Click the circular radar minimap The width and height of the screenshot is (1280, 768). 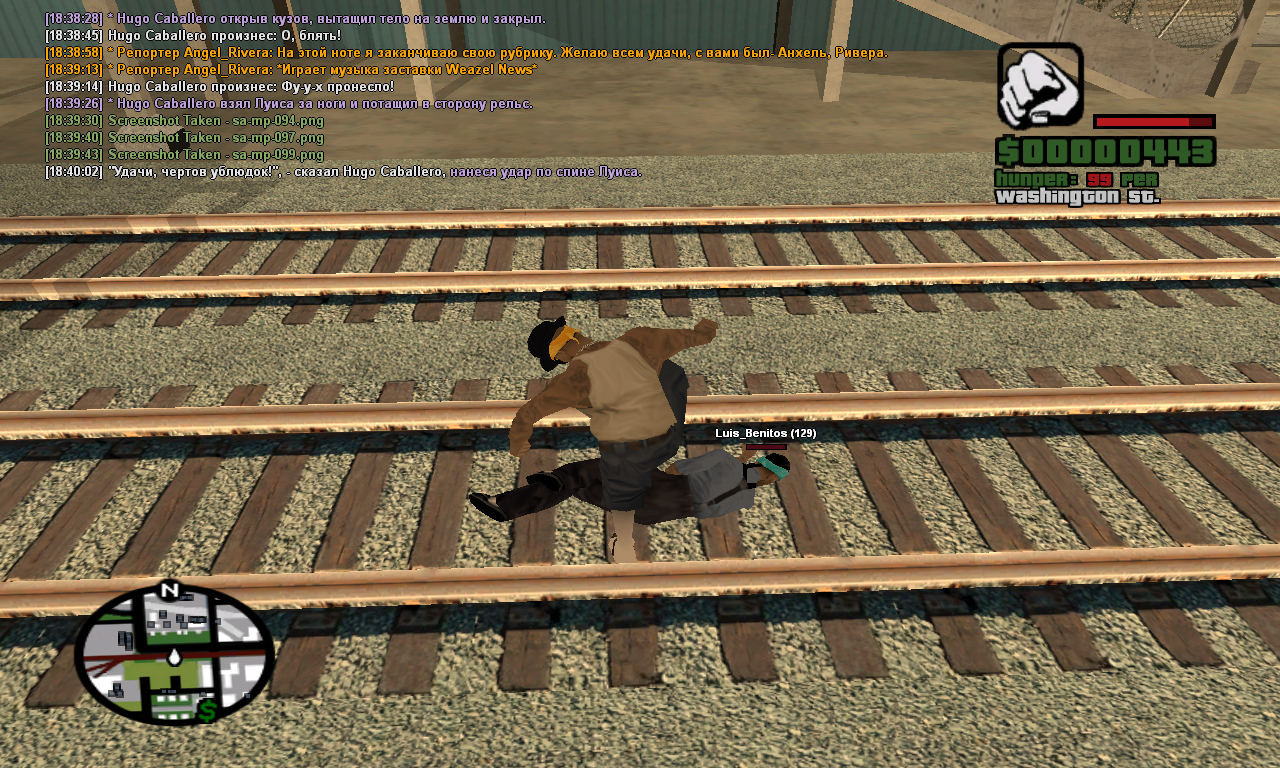174,653
